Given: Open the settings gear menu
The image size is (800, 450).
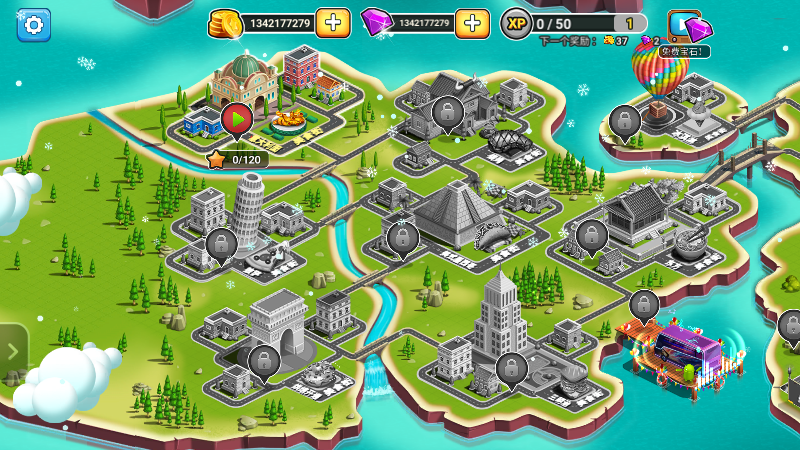Looking at the screenshot, I should pos(33,25).
